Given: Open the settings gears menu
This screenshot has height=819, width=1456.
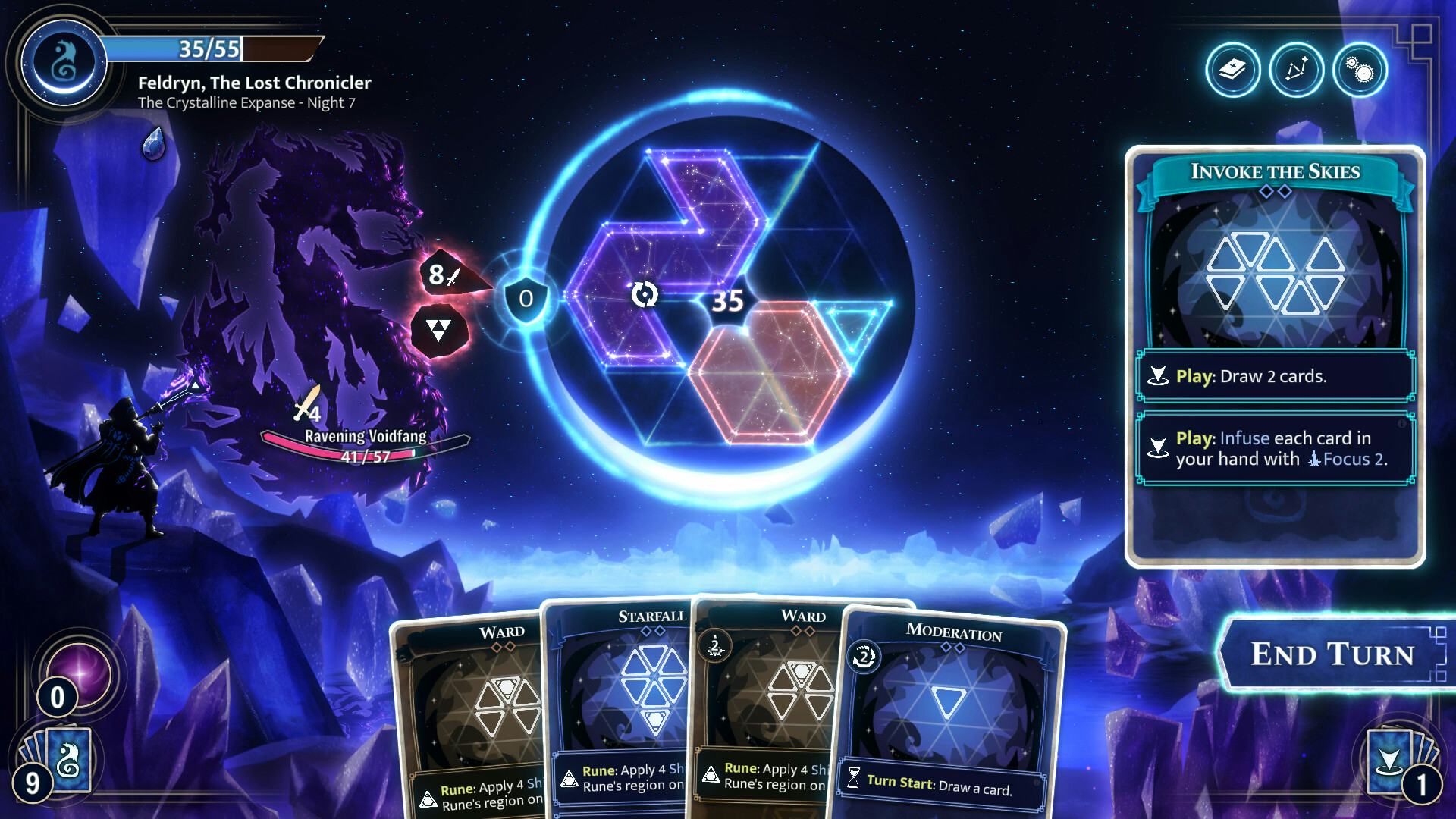Looking at the screenshot, I should 1359,71.
